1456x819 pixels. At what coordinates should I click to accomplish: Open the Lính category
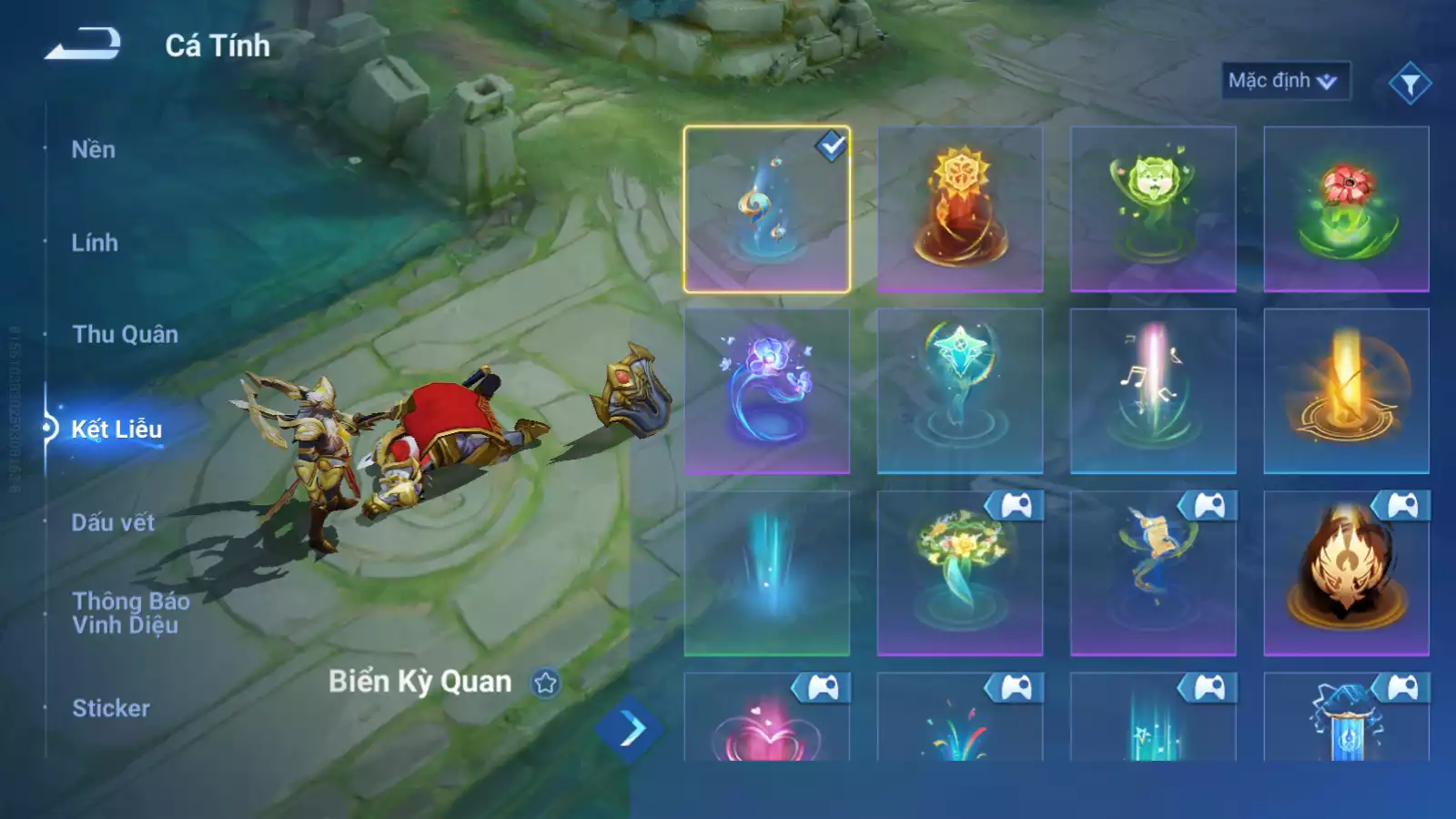(x=95, y=243)
